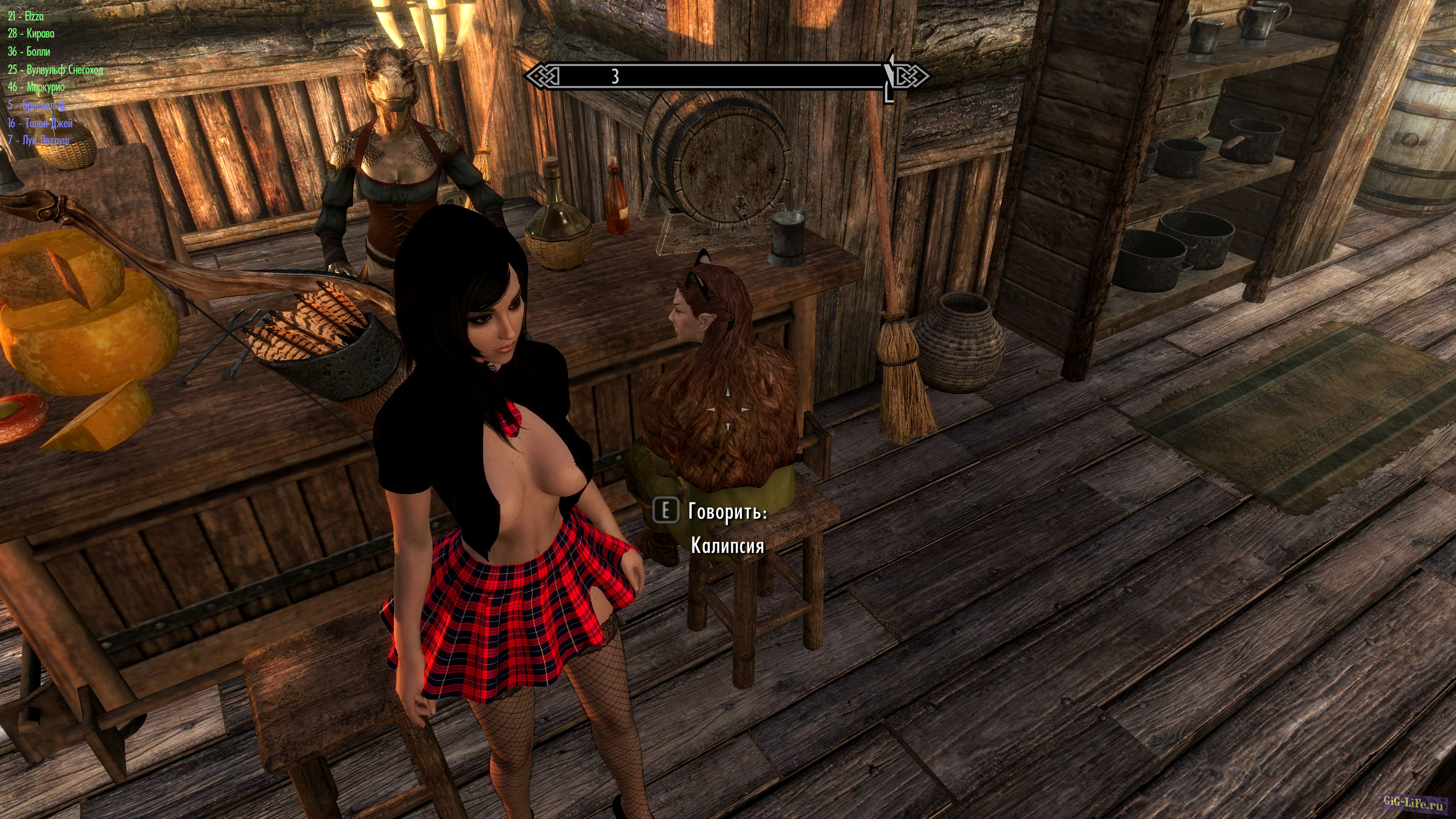This screenshot has height=819, width=1456.
Task: Choose Тален-Джей from the list
Action: [x=40, y=122]
